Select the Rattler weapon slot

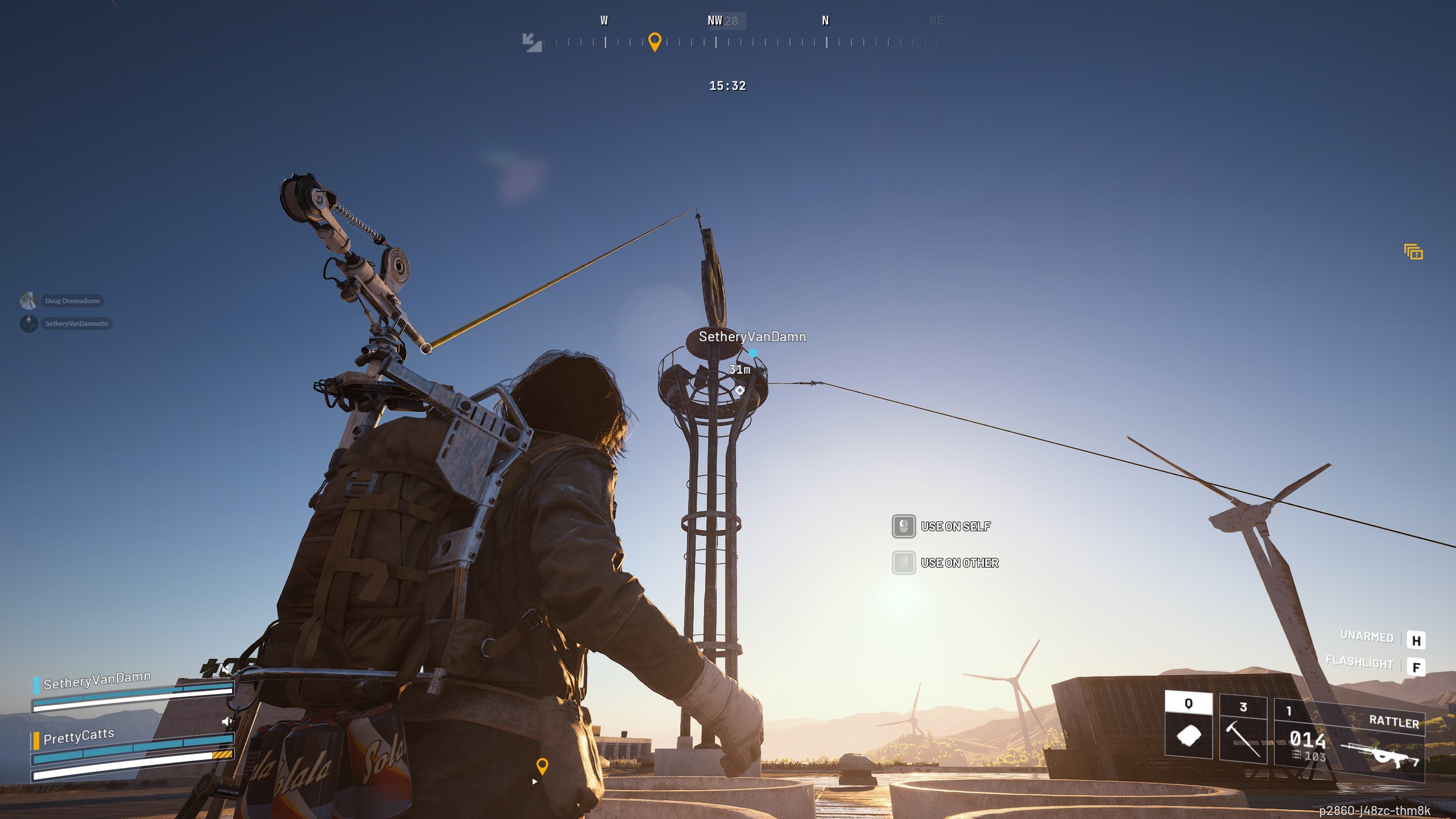coord(1349,741)
